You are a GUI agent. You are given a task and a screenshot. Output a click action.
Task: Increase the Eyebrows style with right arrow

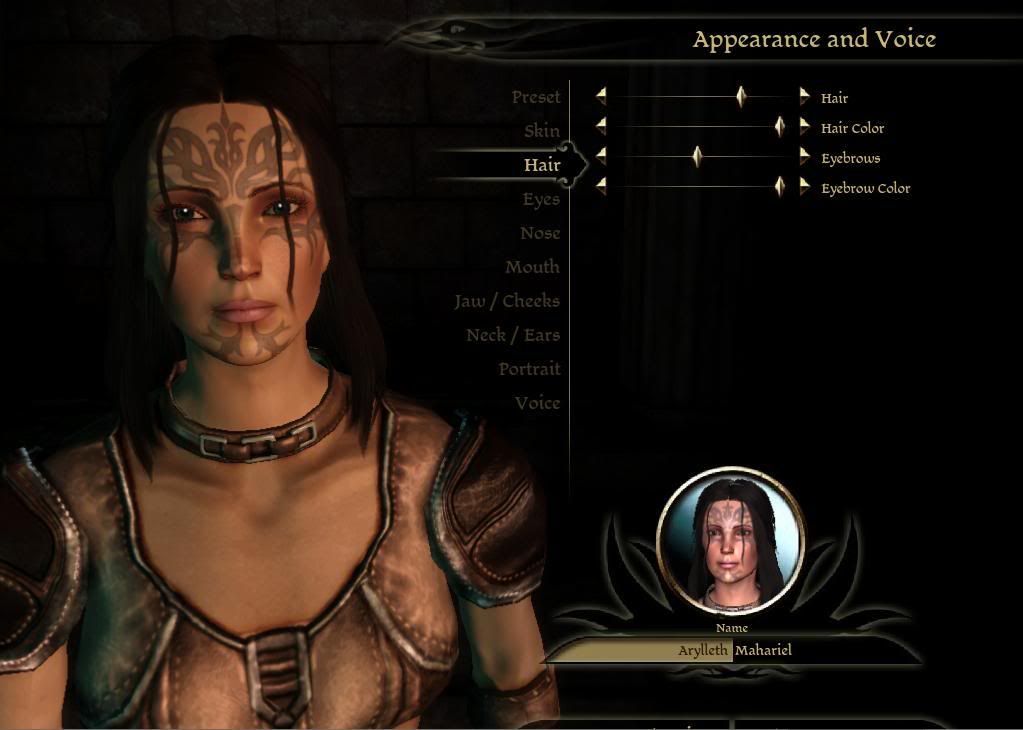point(804,157)
